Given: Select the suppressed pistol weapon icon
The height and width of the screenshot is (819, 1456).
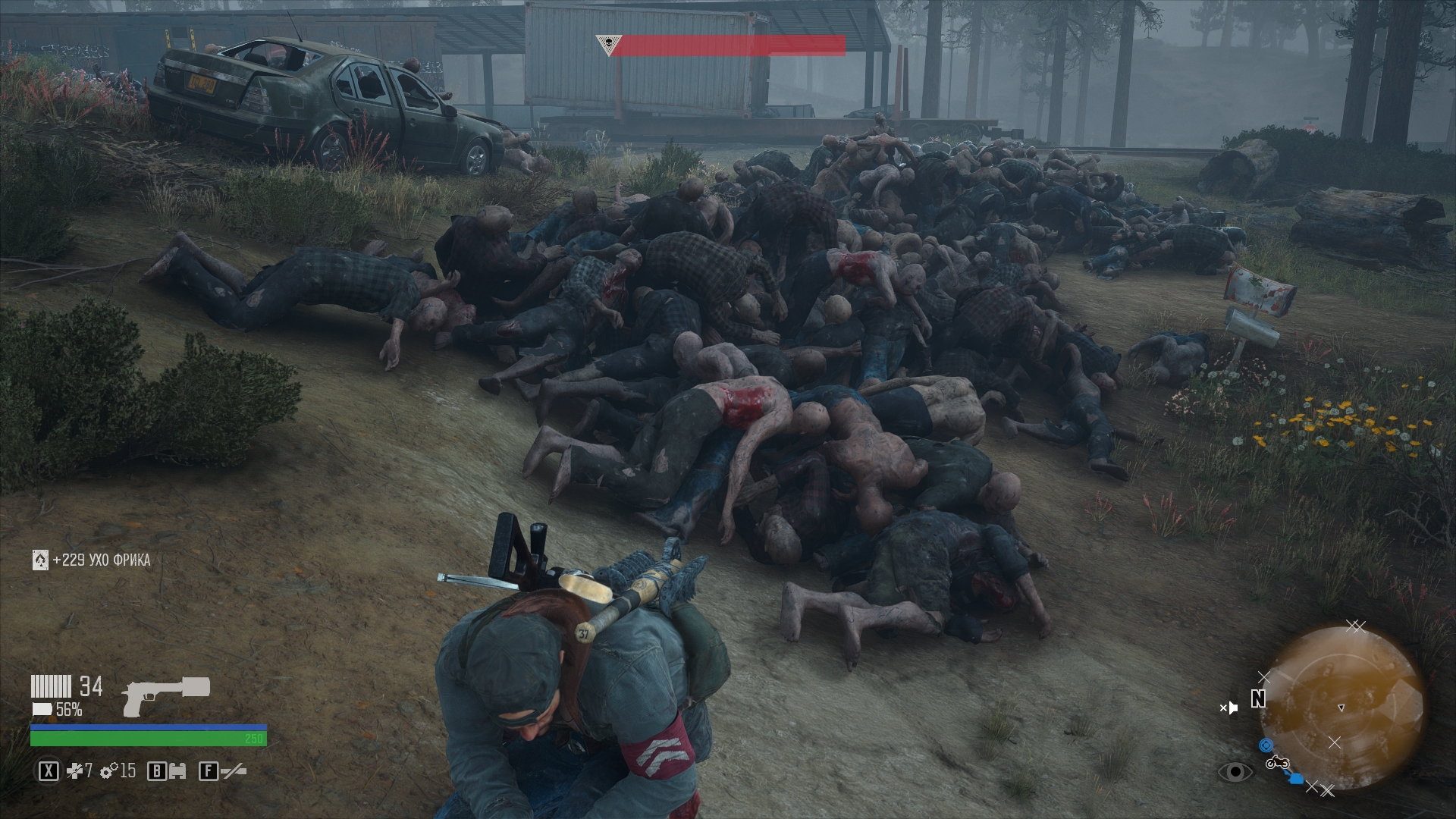Looking at the screenshot, I should [165, 696].
